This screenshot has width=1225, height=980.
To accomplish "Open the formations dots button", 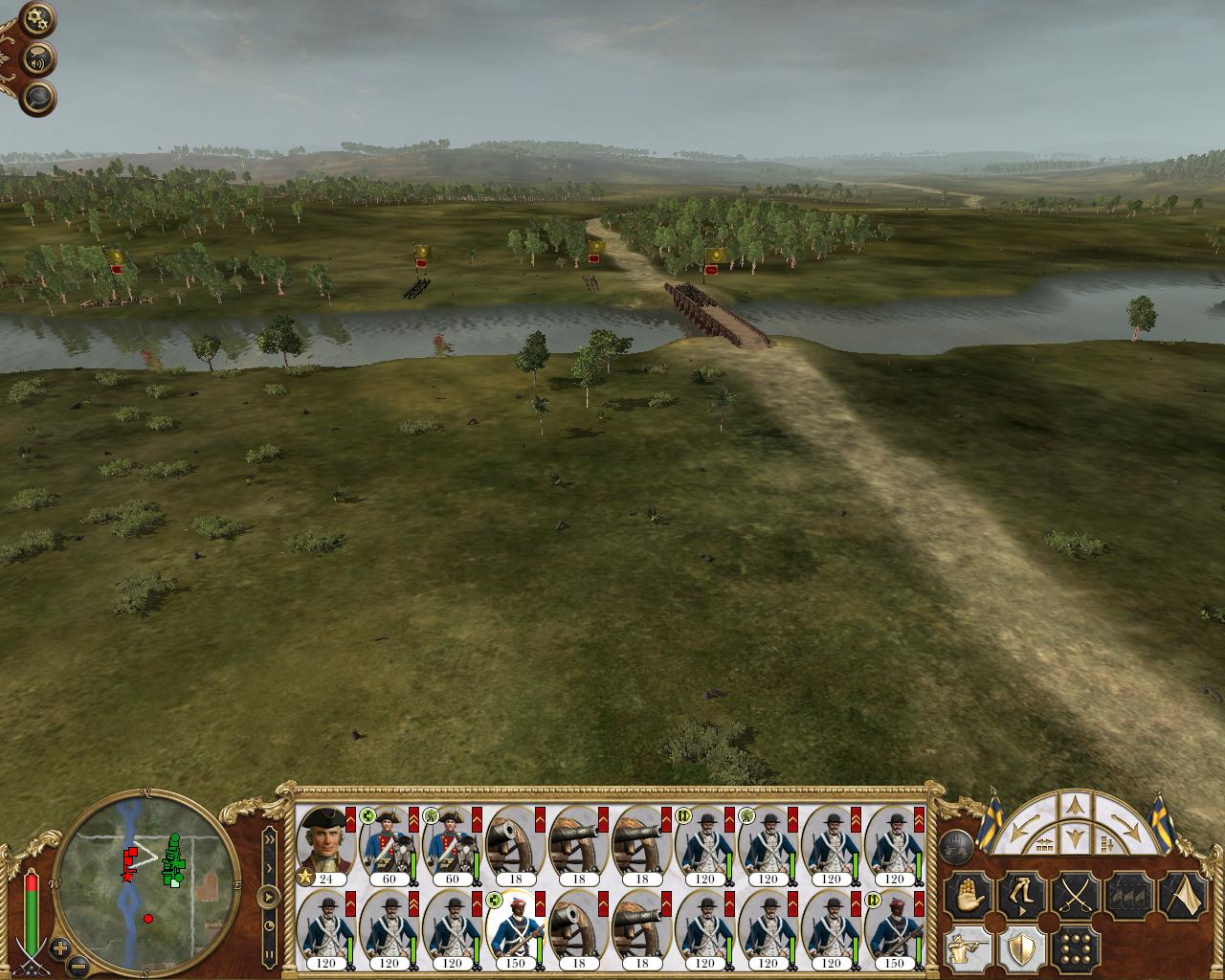I will (x=1075, y=948).
